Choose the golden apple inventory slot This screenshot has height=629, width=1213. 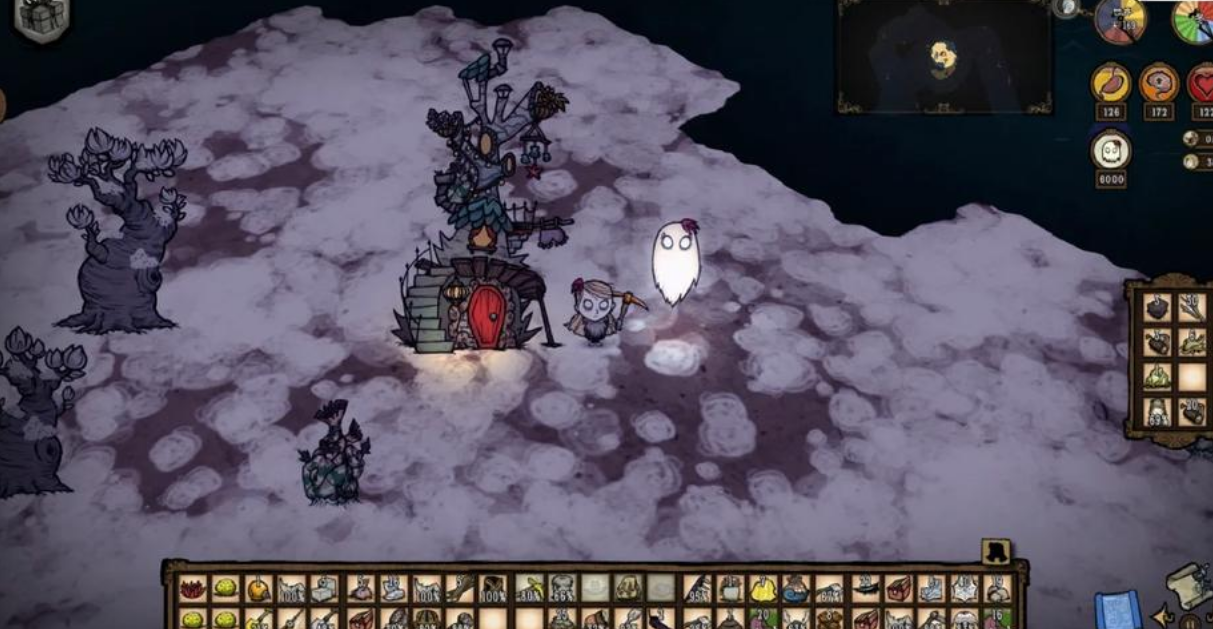click(258, 589)
